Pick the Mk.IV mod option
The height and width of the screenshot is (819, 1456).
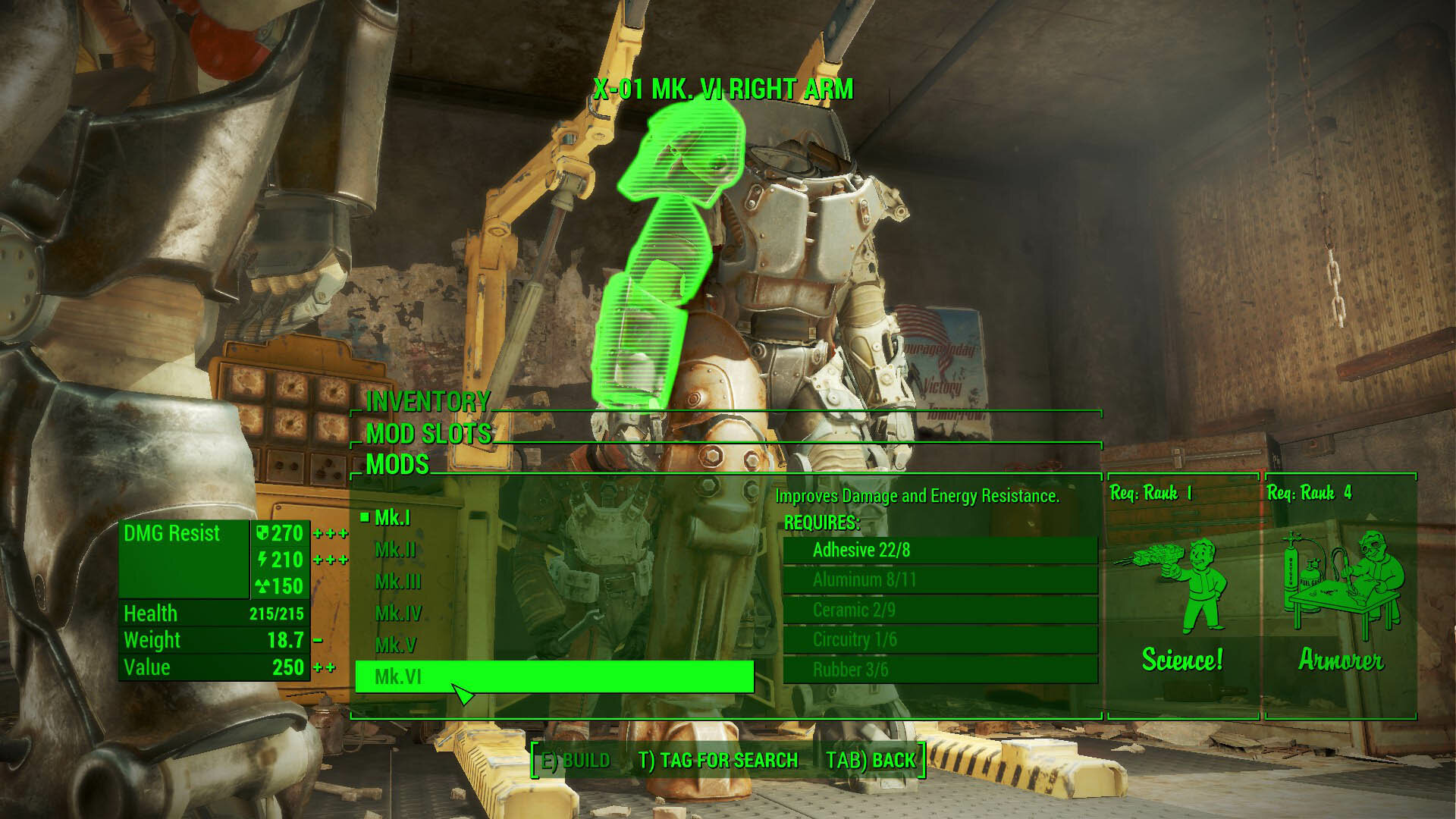(x=398, y=613)
